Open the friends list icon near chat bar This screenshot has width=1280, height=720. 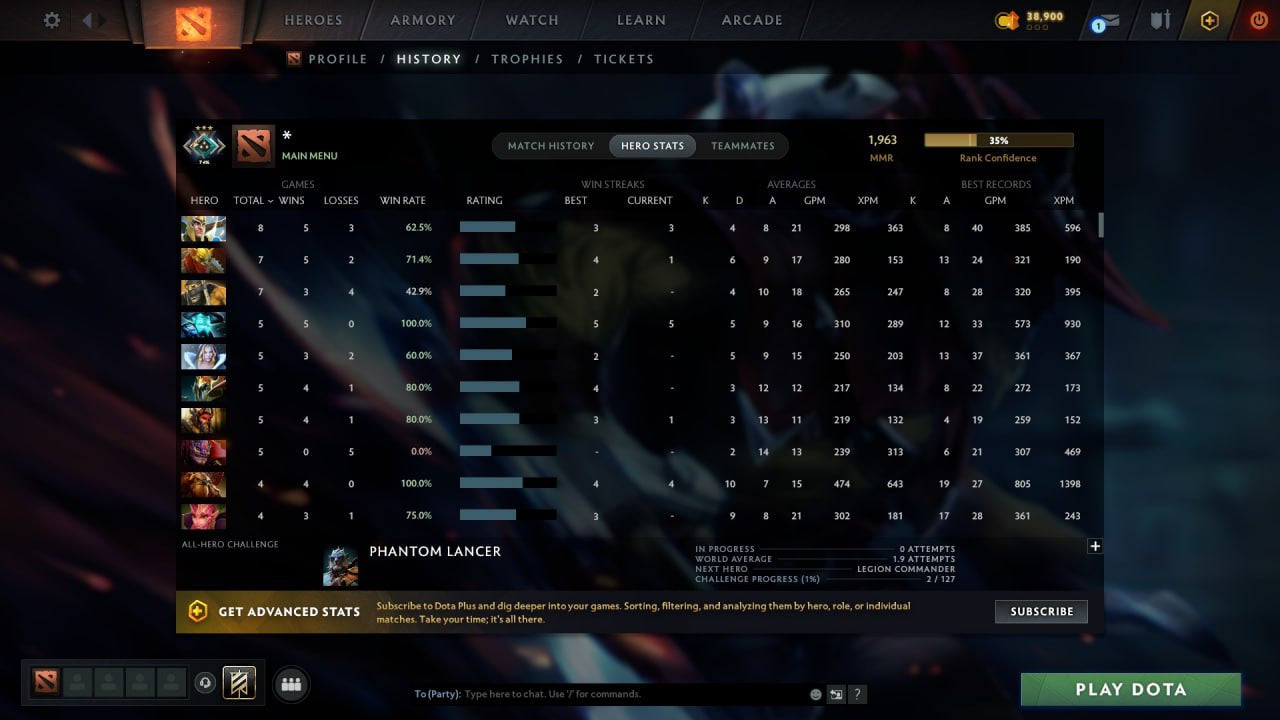coord(290,684)
